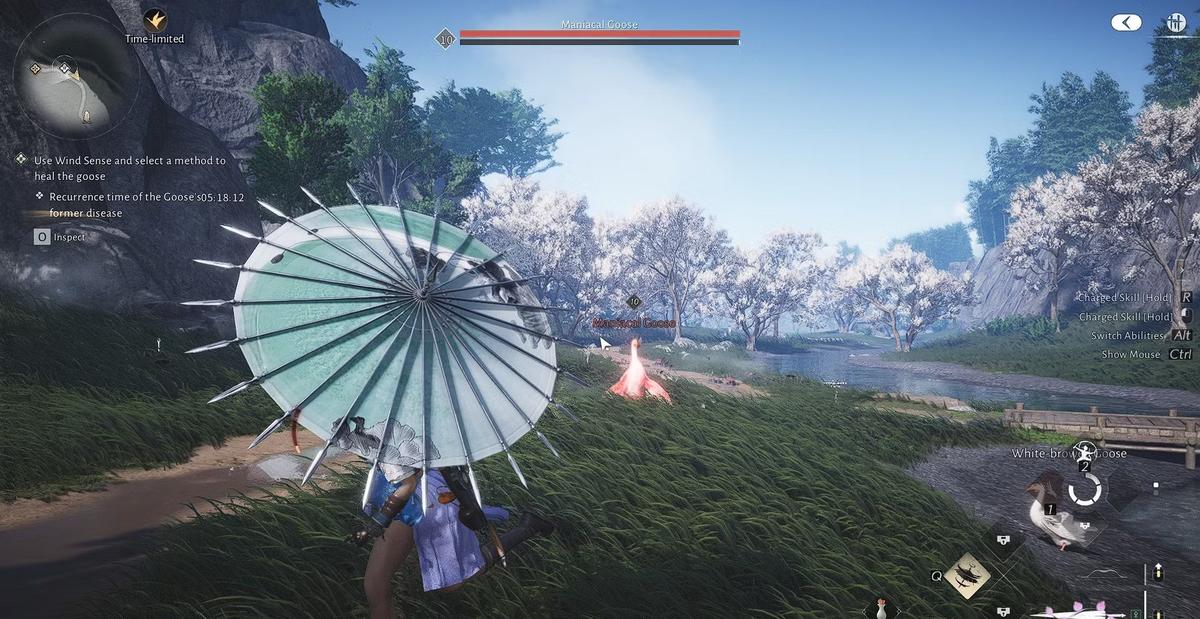
Task: Click the Maniacal Goose level 10 badge
Action: point(446,39)
